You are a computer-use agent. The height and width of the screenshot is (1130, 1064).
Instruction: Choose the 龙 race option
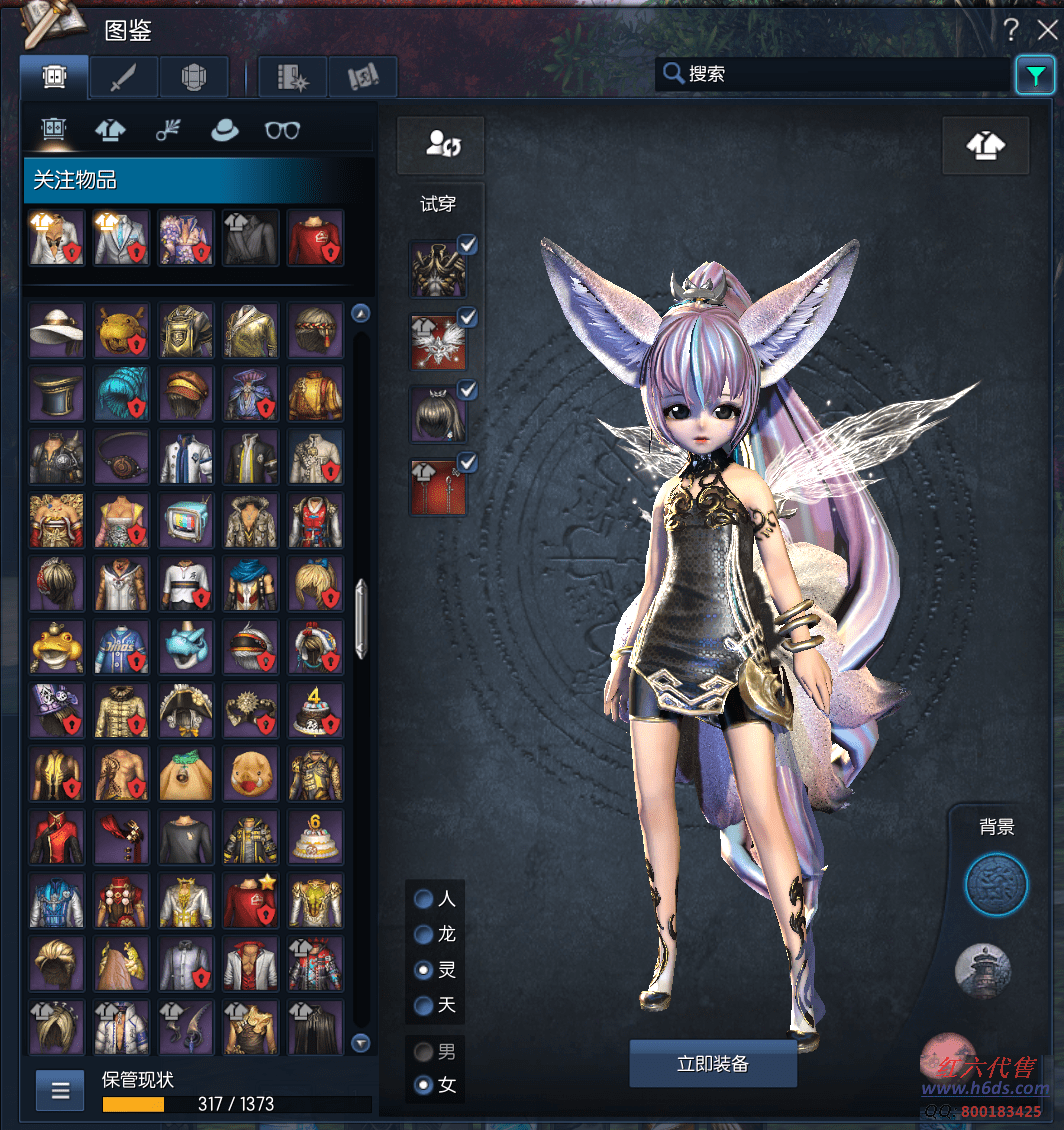[x=424, y=934]
